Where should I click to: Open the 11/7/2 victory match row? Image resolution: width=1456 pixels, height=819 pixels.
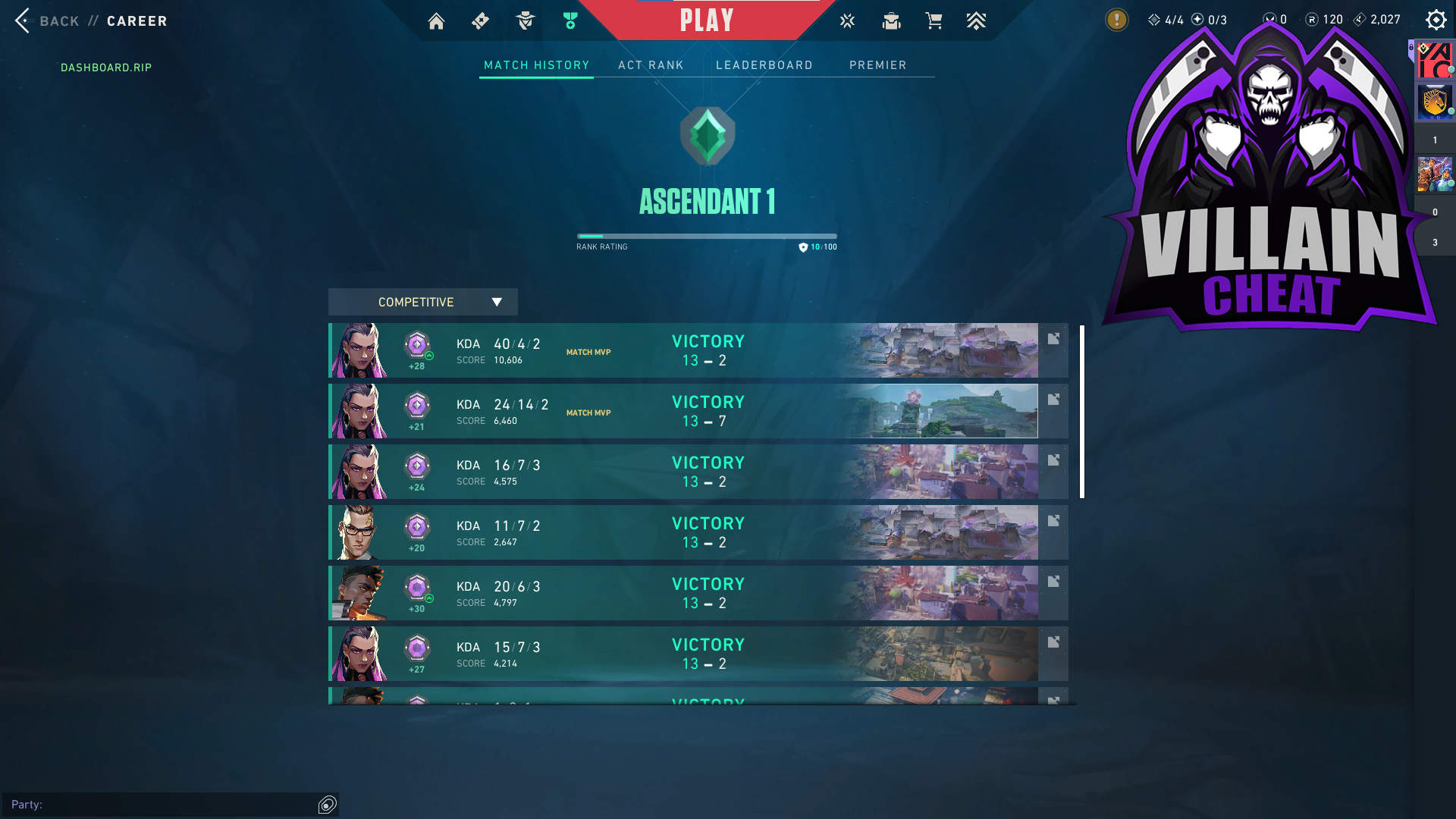tap(682, 532)
